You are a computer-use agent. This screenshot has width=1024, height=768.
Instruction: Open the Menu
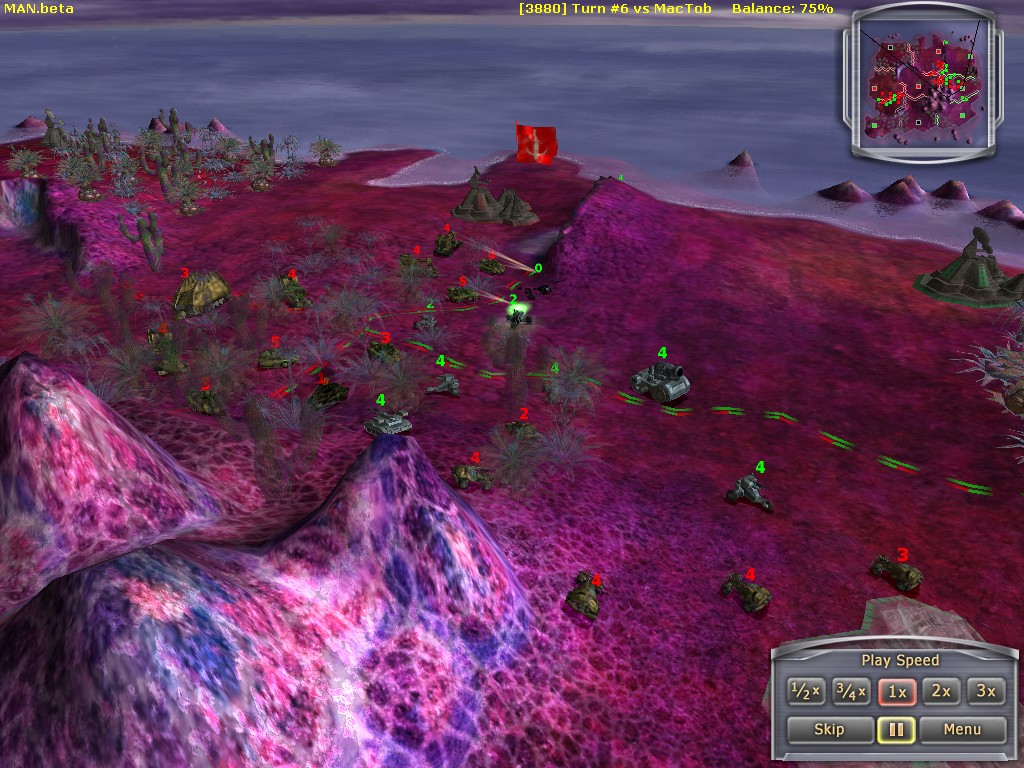962,729
